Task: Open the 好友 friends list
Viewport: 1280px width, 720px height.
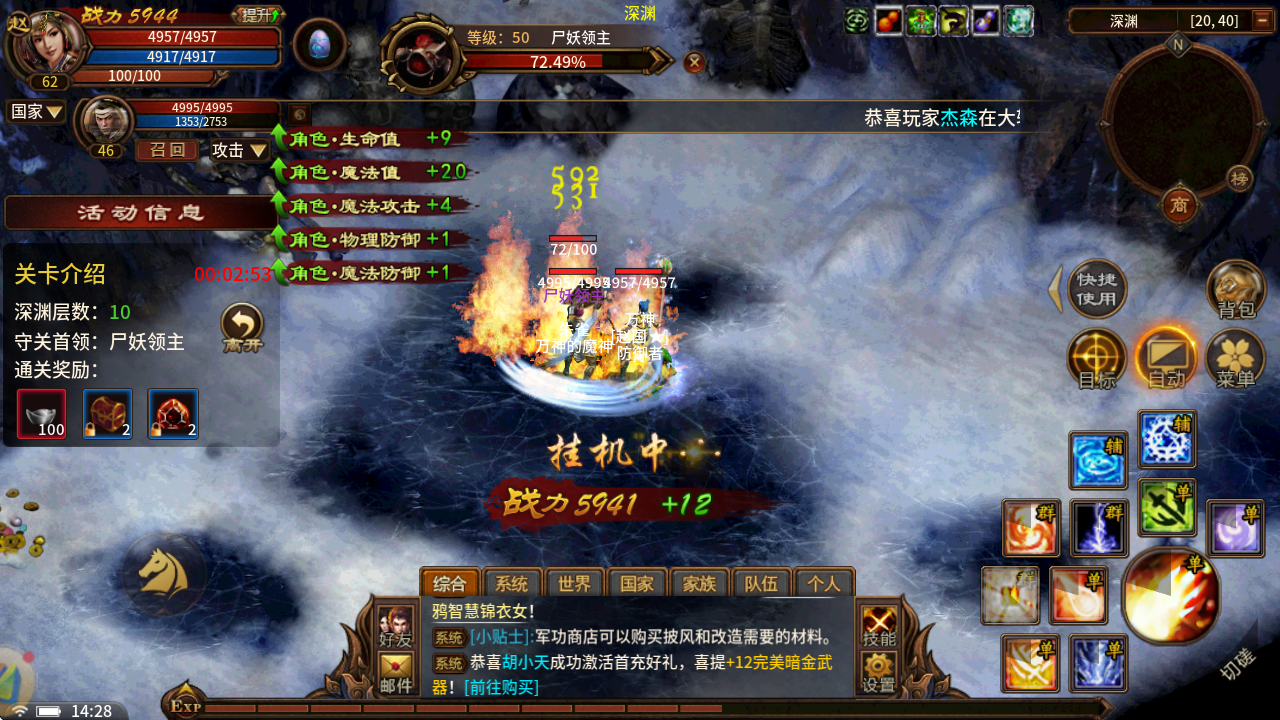Action: pyautogui.click(x=396, y=625)
